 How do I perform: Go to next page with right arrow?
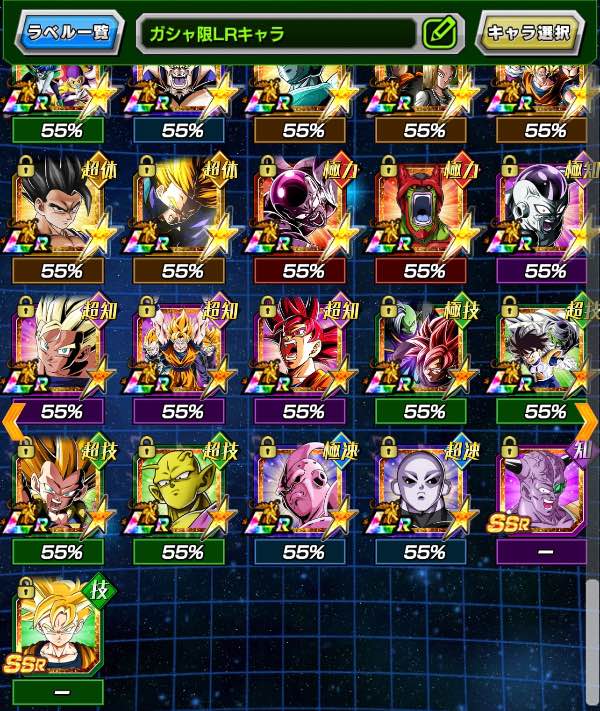587,422
